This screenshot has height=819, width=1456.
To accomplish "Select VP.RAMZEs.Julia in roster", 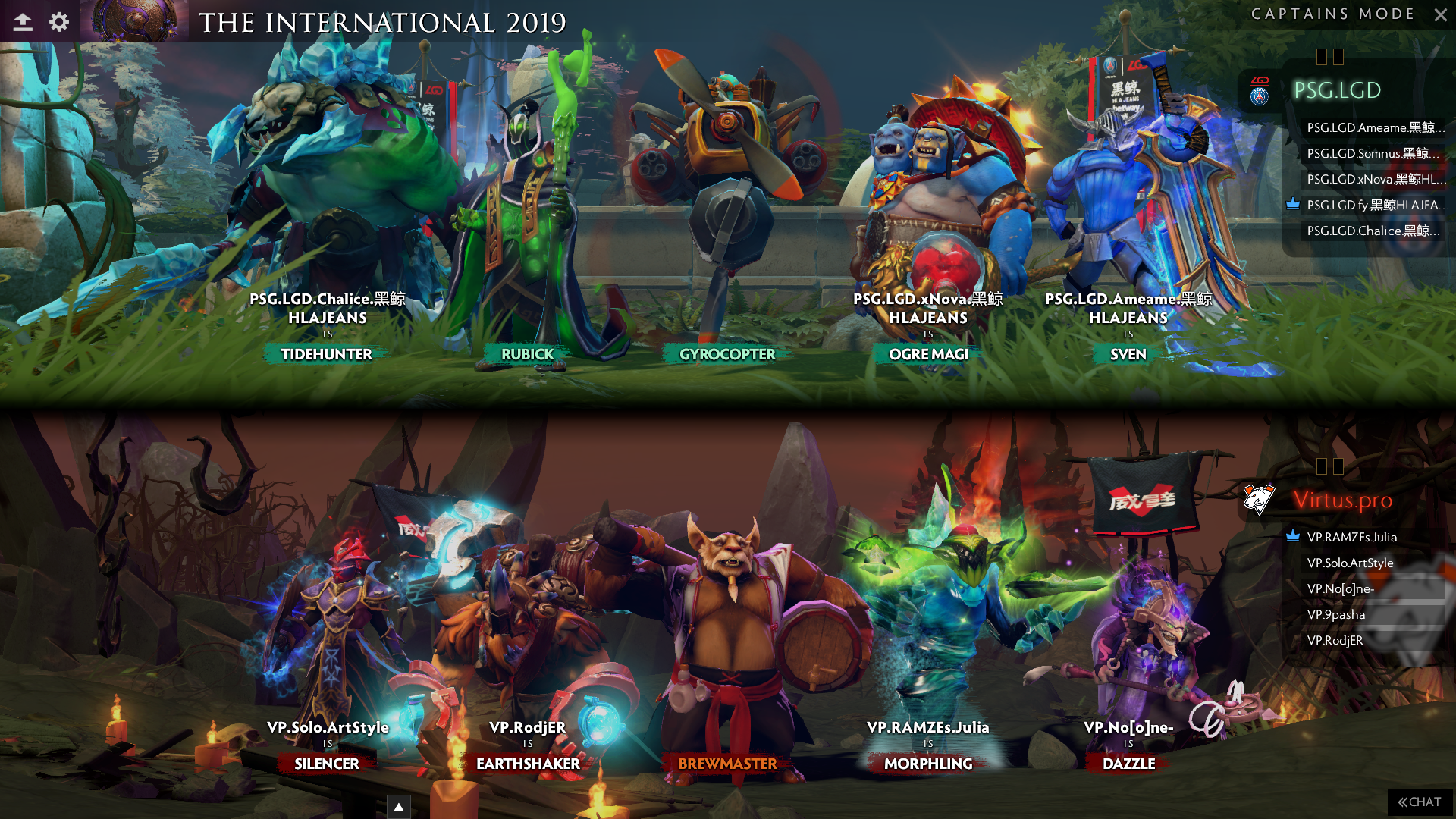I will (x=1351, y=537).
